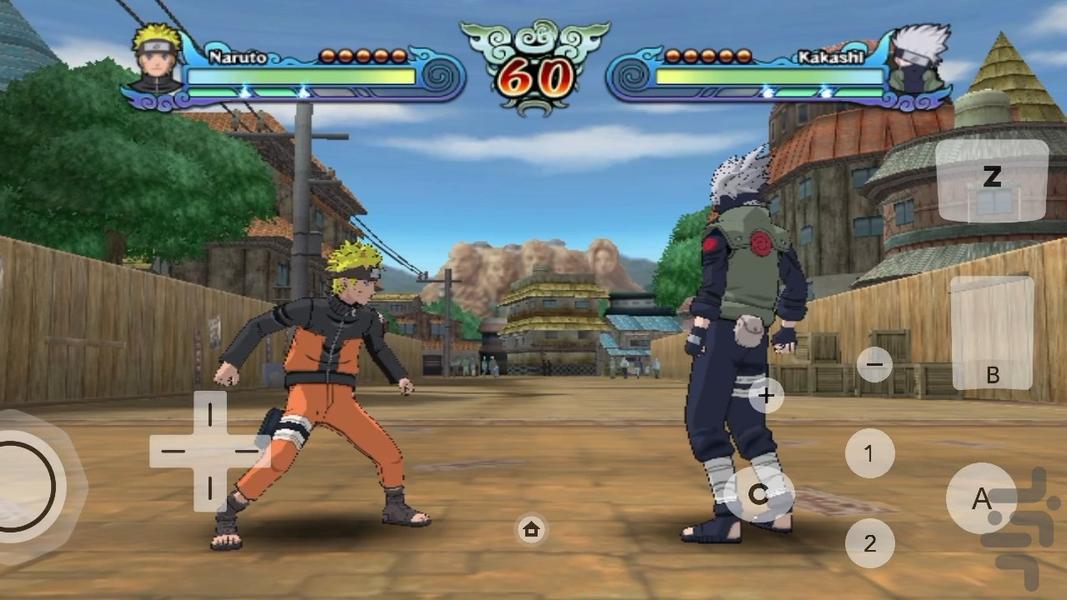Hit the round A button

981,498
